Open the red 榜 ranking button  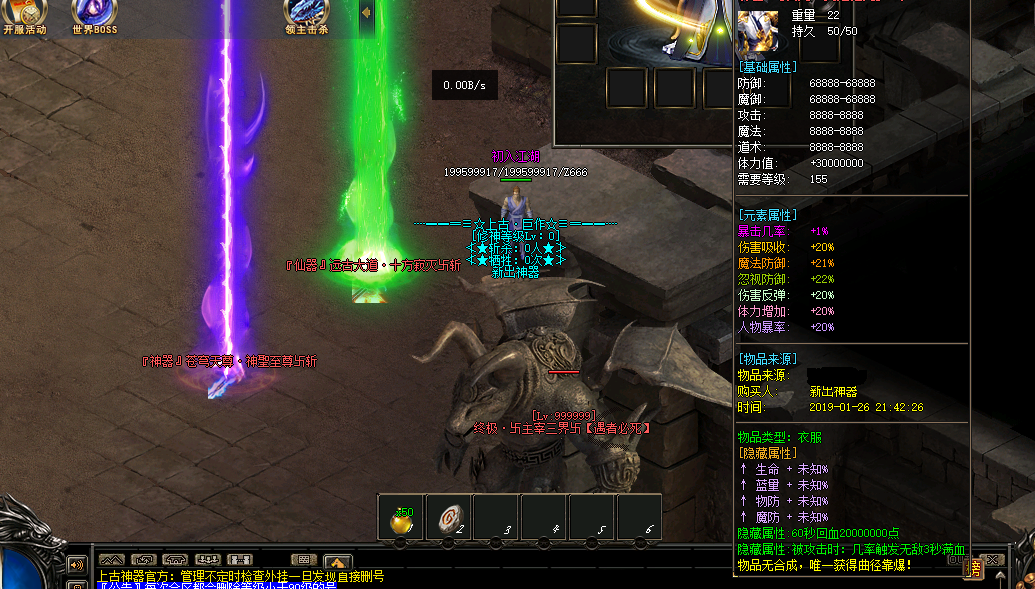971,569
